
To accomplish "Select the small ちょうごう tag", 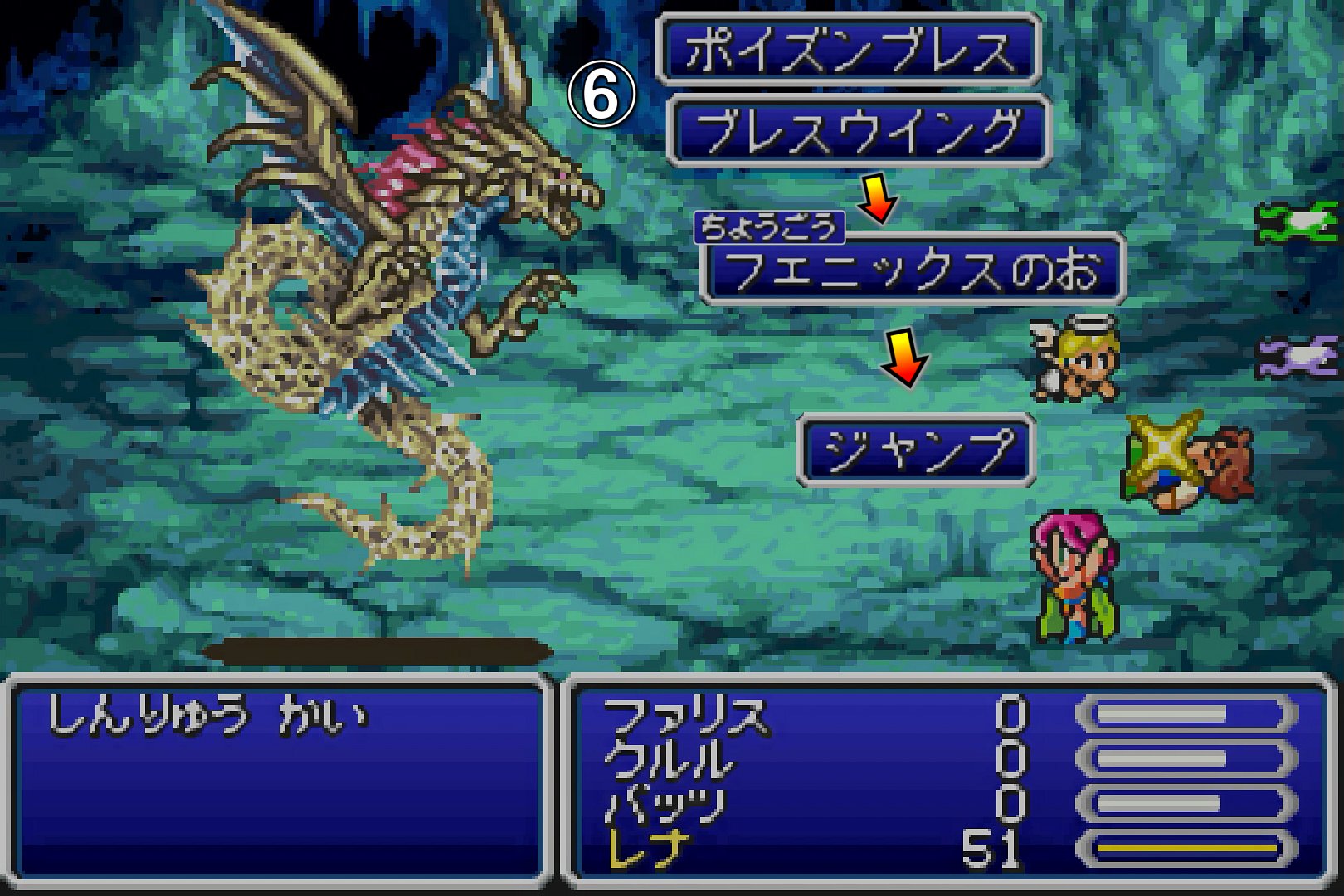I will tap(768, 227).
